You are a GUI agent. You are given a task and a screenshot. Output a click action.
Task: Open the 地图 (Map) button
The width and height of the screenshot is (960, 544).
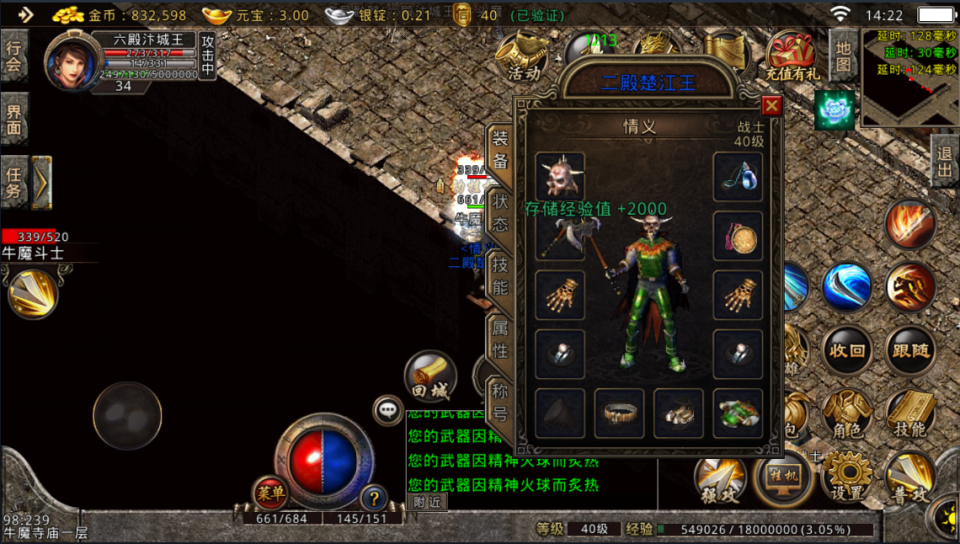(843, 55)
